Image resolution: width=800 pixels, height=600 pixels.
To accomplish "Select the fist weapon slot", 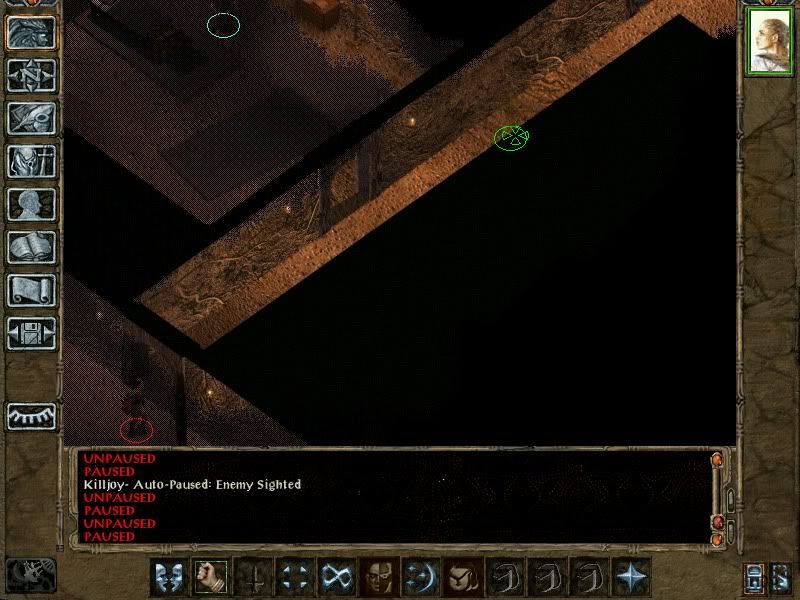I will [209, 577].
